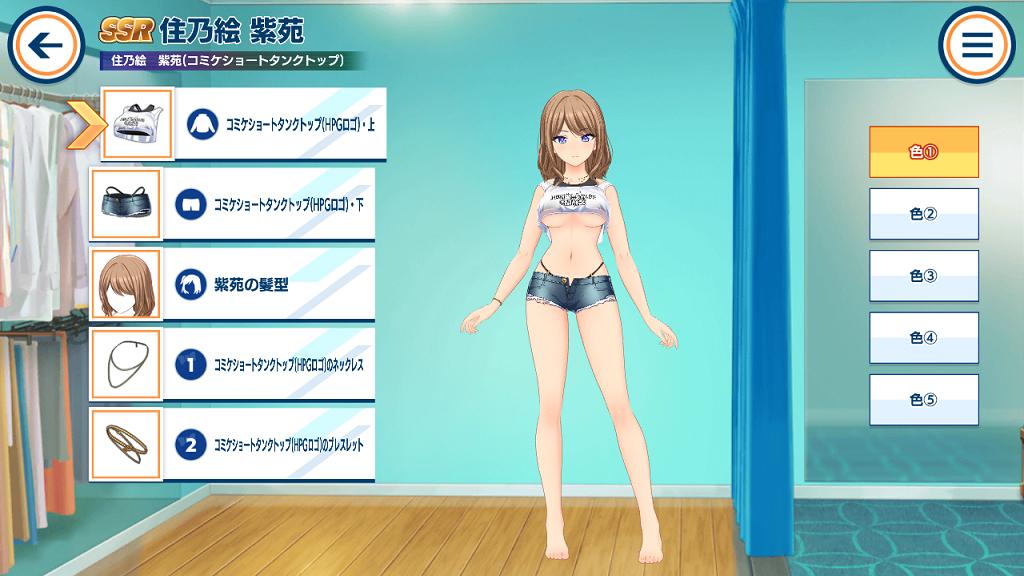Click the brown hair thumbnail
Viewport: 1024px width, 576px height.
(x=126, y=284)
